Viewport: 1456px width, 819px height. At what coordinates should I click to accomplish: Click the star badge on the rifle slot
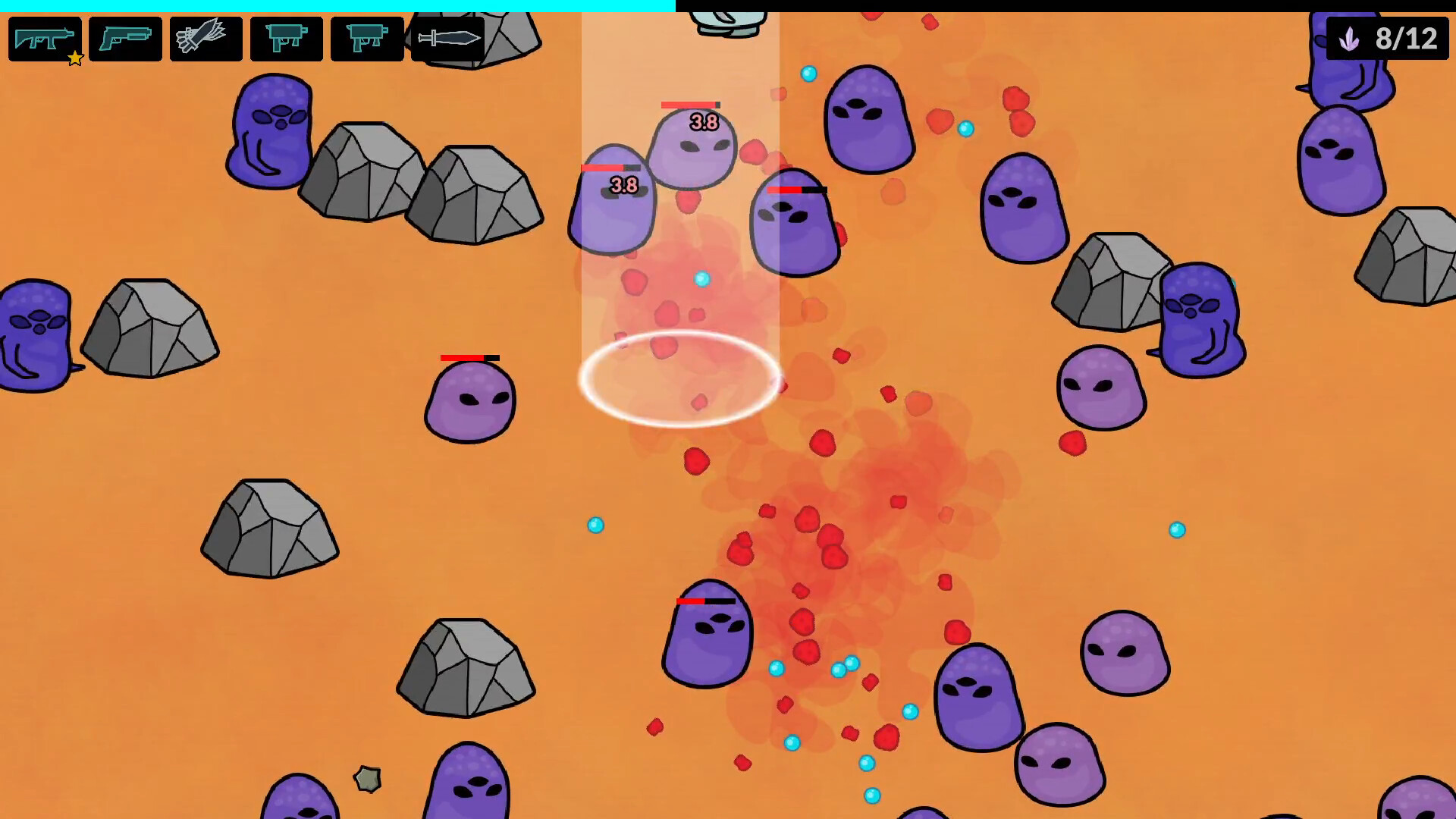tap(74, 58)
